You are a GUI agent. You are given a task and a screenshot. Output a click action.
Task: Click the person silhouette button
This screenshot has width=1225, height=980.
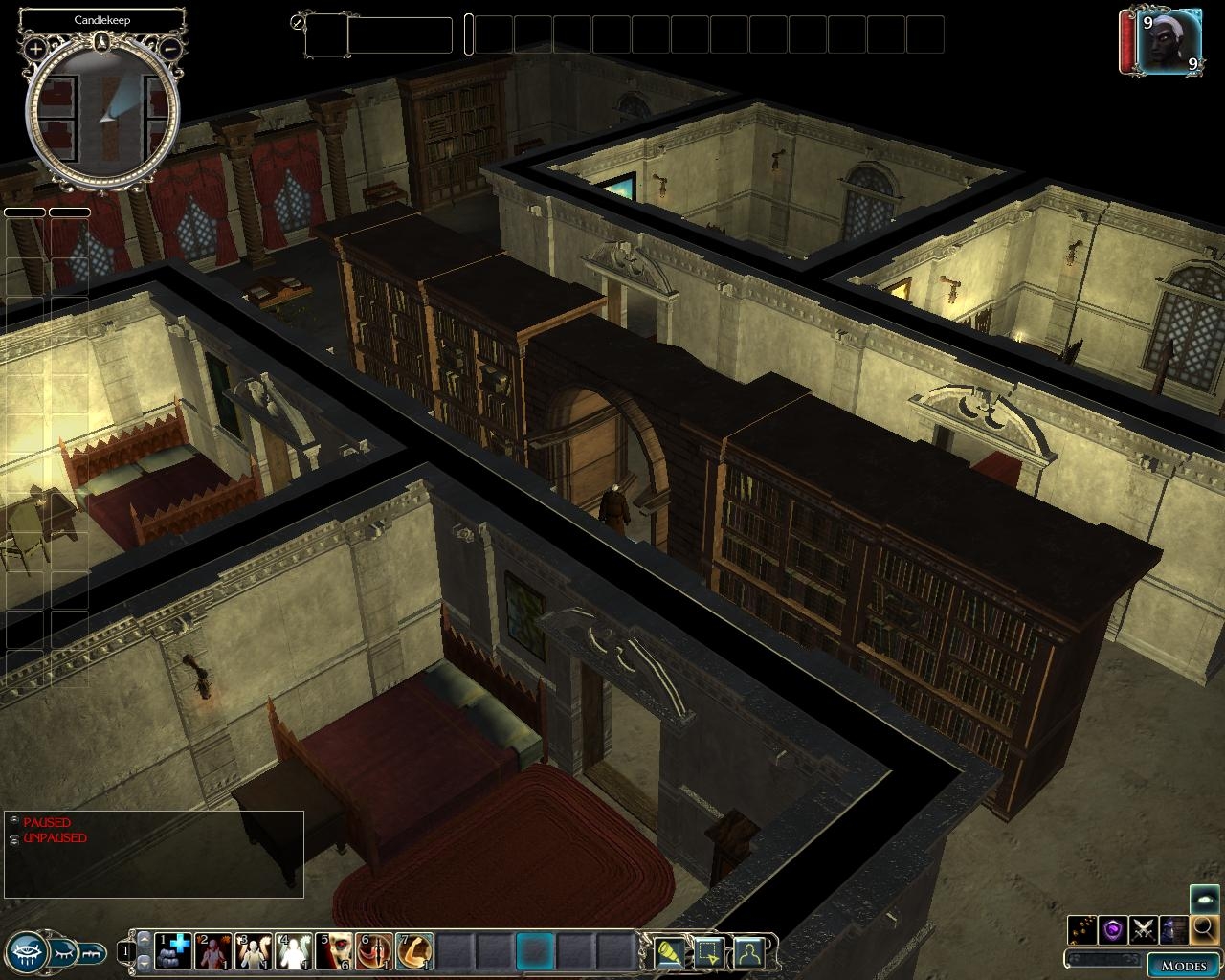(x=747, y=952)
